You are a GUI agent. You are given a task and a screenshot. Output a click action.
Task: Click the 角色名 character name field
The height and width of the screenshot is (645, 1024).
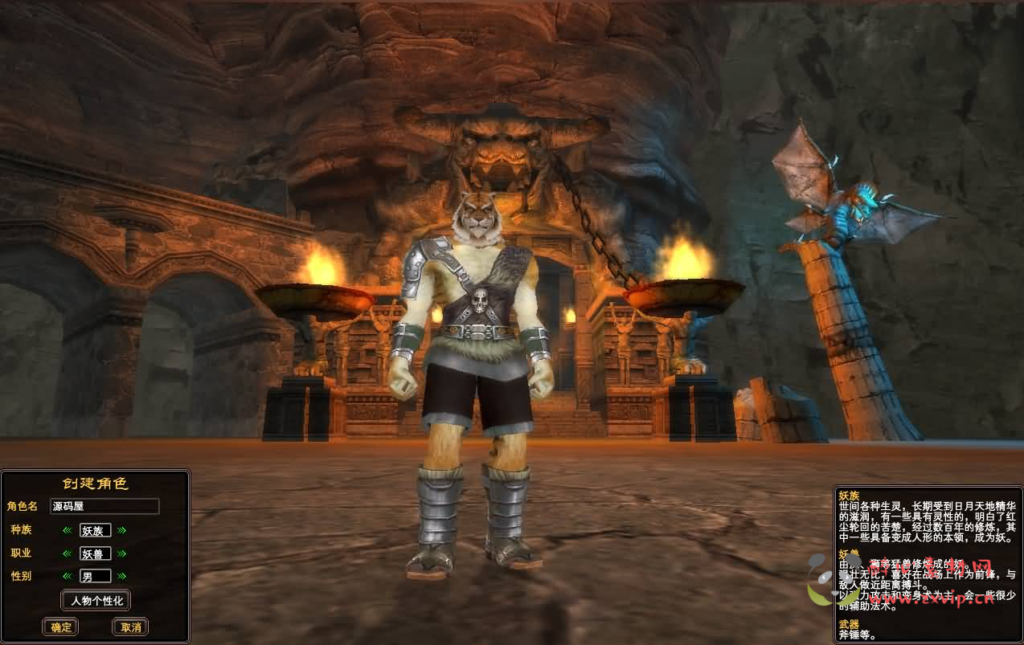click(104, 507)
